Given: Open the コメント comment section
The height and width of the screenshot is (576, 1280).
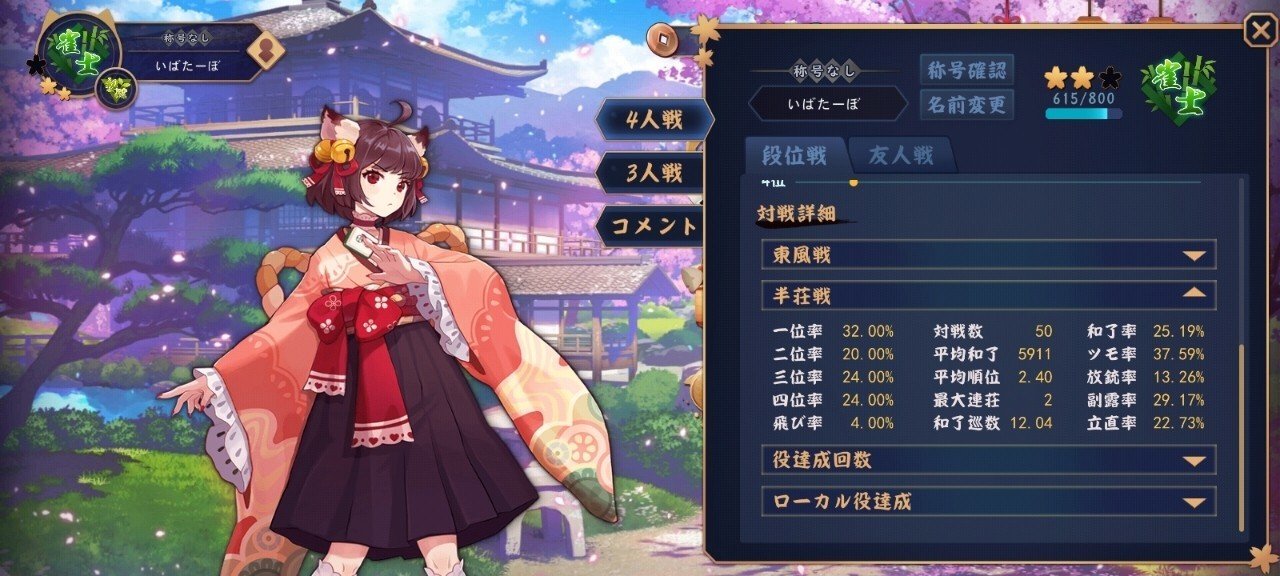Looking at the screenshot, I should click(x=654, y=225).
